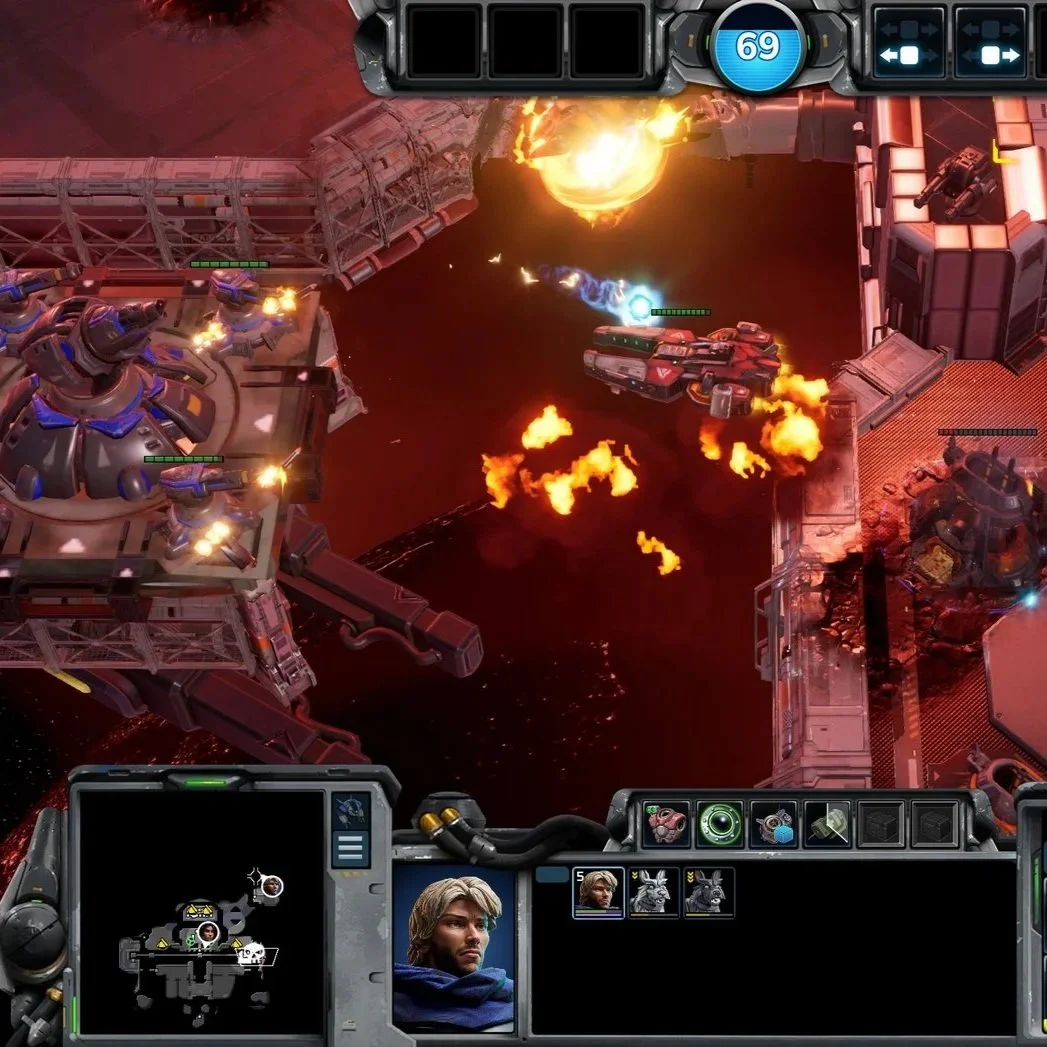Select the dark gray wolf unit portrait
The width and height of the screenshot is (1047, 1047).
pos(709,892)
